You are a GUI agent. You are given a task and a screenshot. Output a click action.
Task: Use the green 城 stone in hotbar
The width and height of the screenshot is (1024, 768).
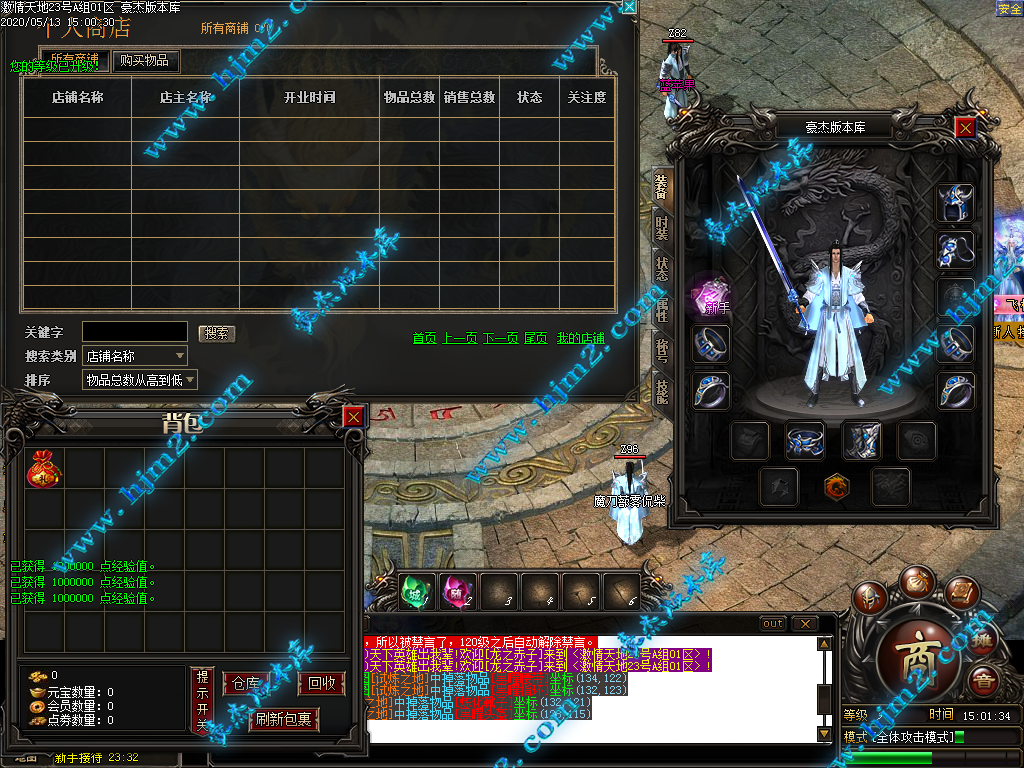tap(413, 592)
